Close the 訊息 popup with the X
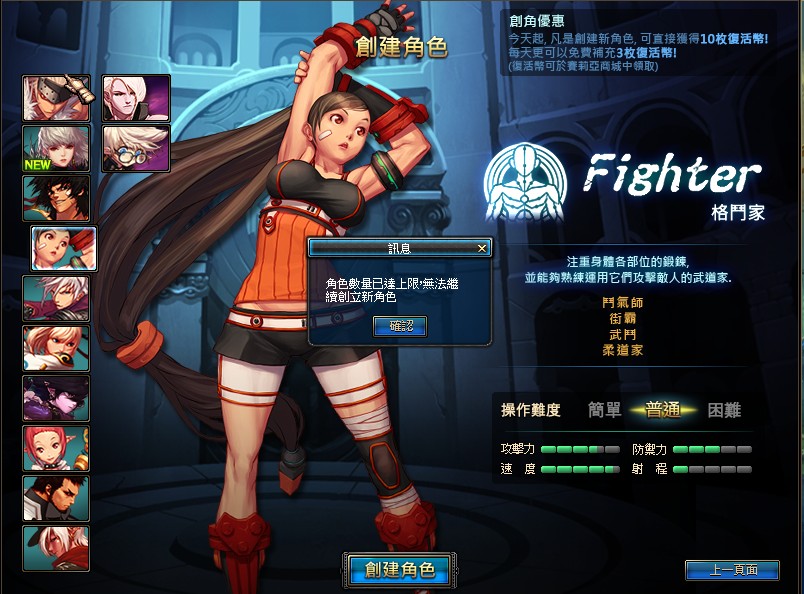804x594 pixels. coord(482,248)
